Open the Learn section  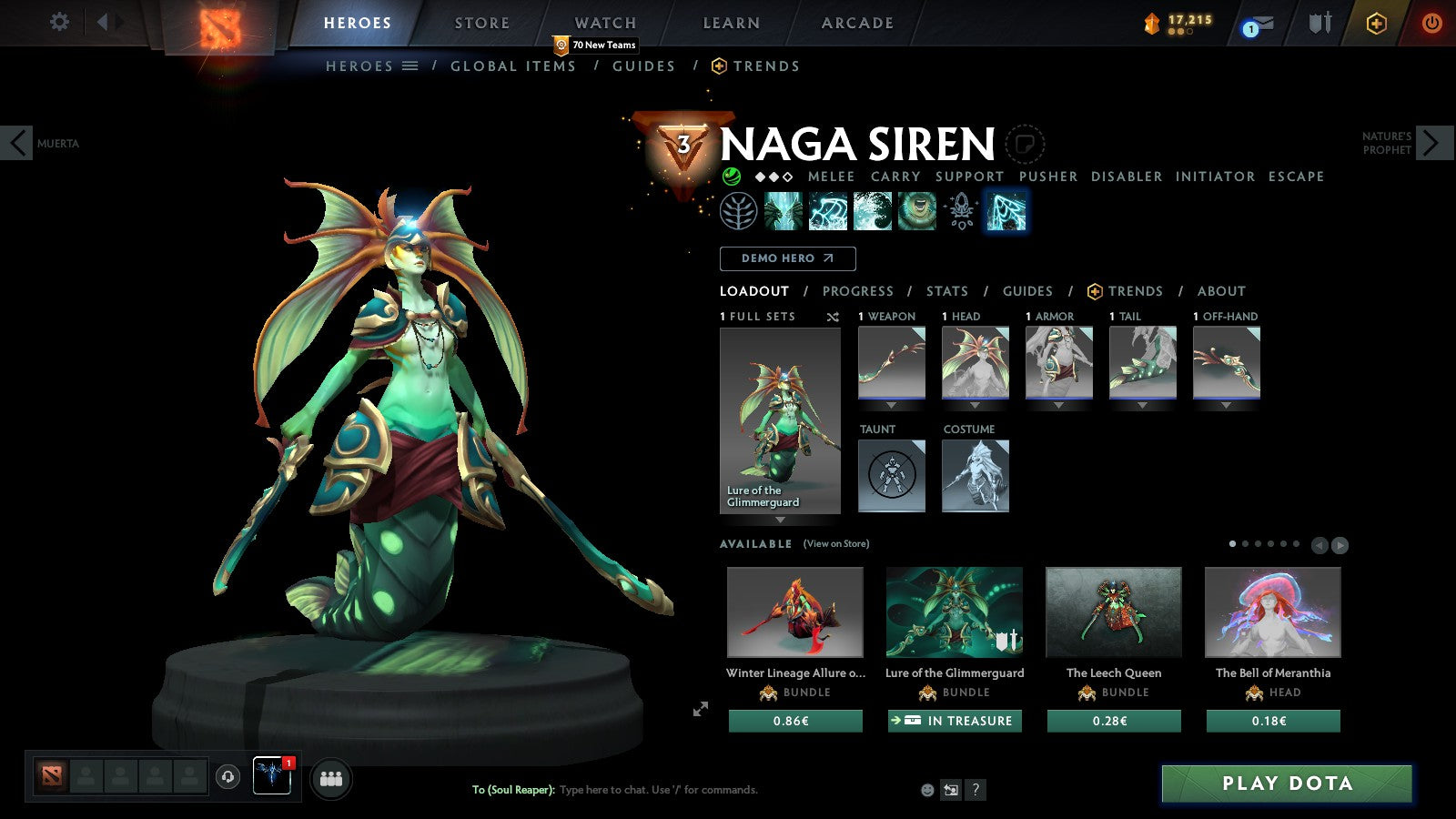click(x=731, y=23)
